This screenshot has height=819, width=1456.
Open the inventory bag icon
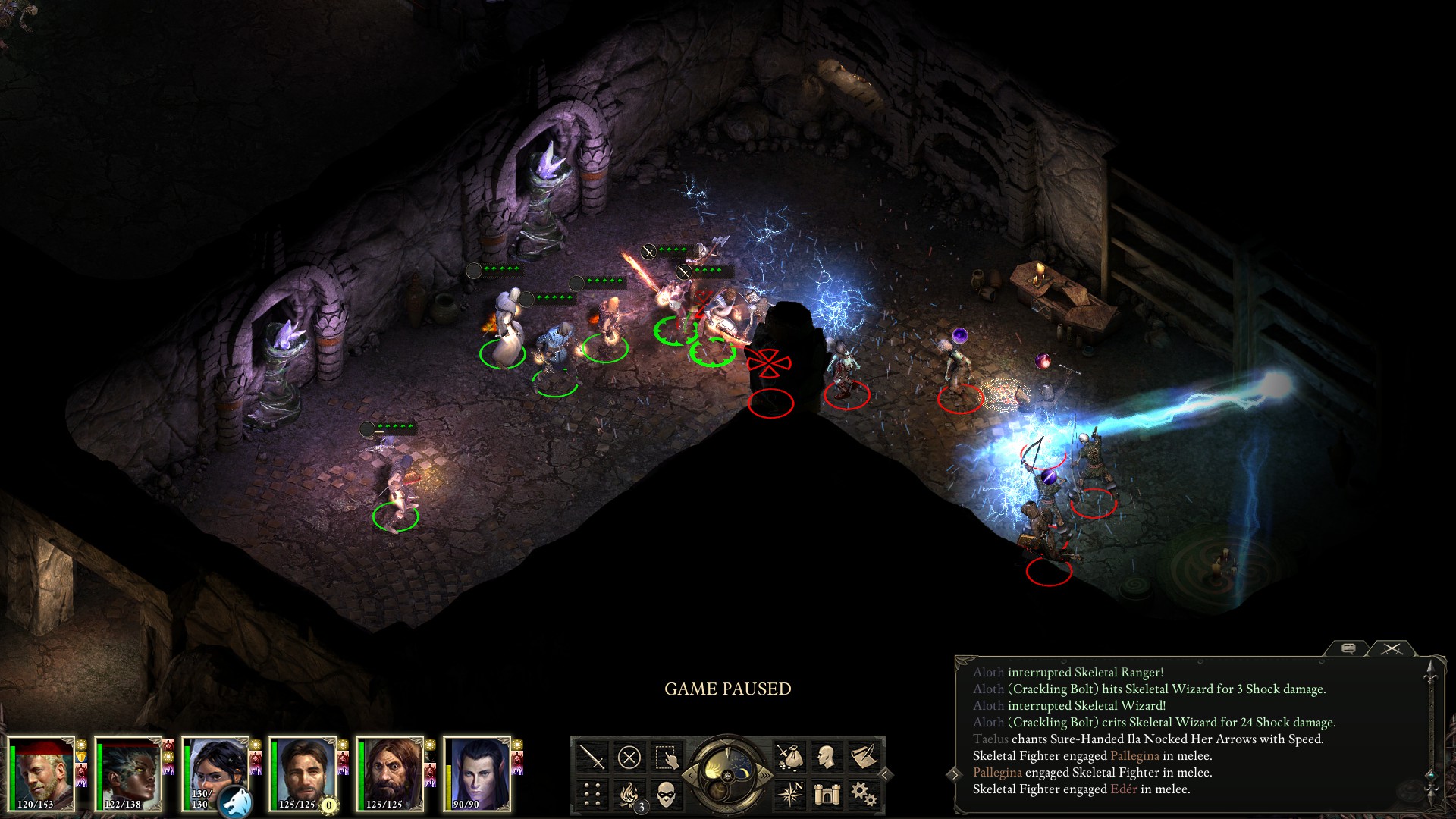[x=789, y=757]
